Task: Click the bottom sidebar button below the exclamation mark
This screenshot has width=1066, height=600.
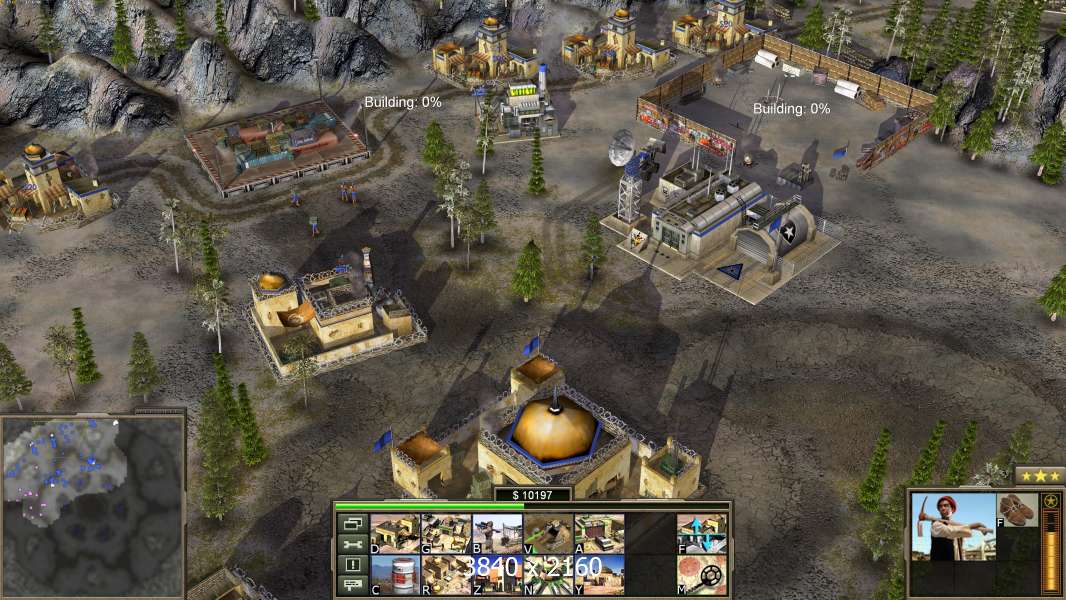Action: pyautogui.click(x=352, y=586)
